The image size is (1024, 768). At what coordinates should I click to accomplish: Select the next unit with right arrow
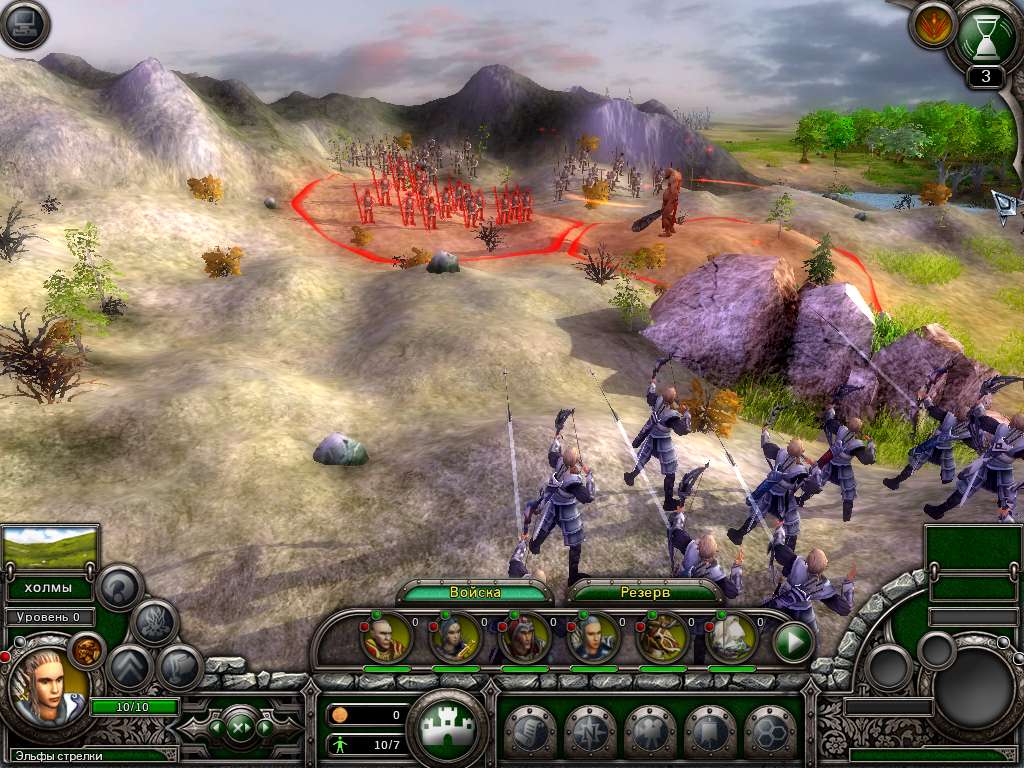point(265,727)
